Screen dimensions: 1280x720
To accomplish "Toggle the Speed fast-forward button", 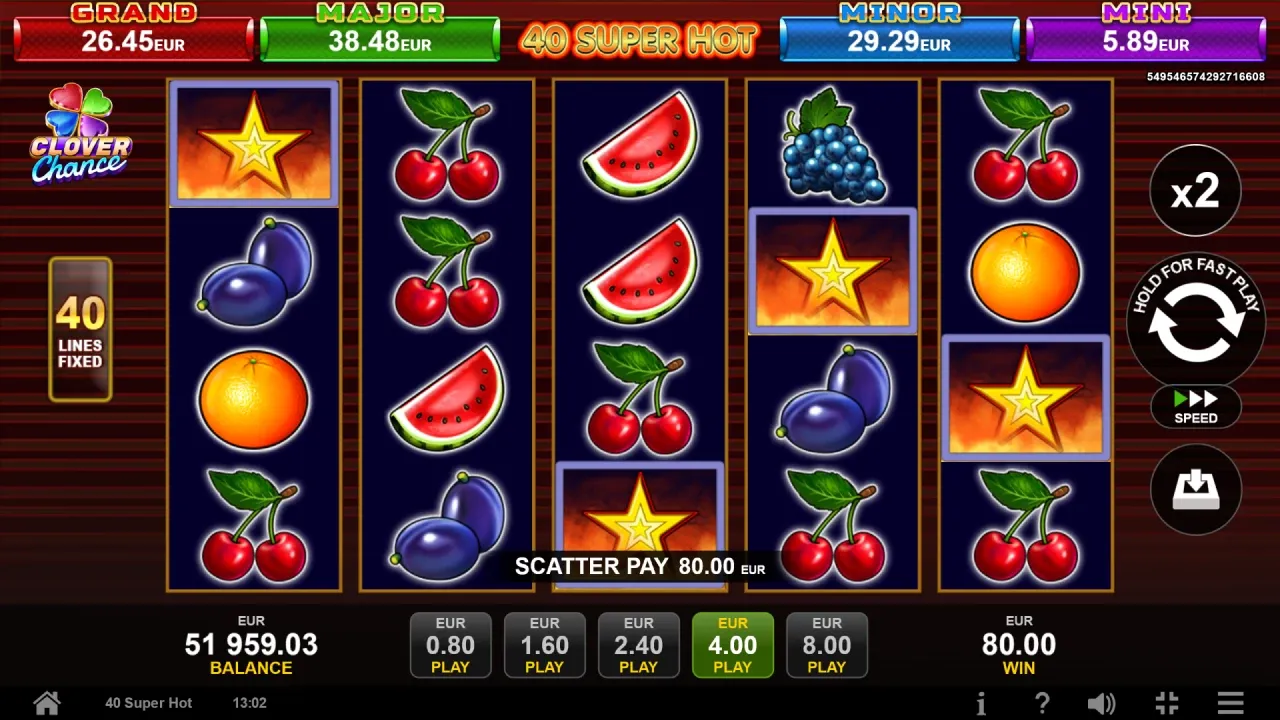I will coord(1195,406).
